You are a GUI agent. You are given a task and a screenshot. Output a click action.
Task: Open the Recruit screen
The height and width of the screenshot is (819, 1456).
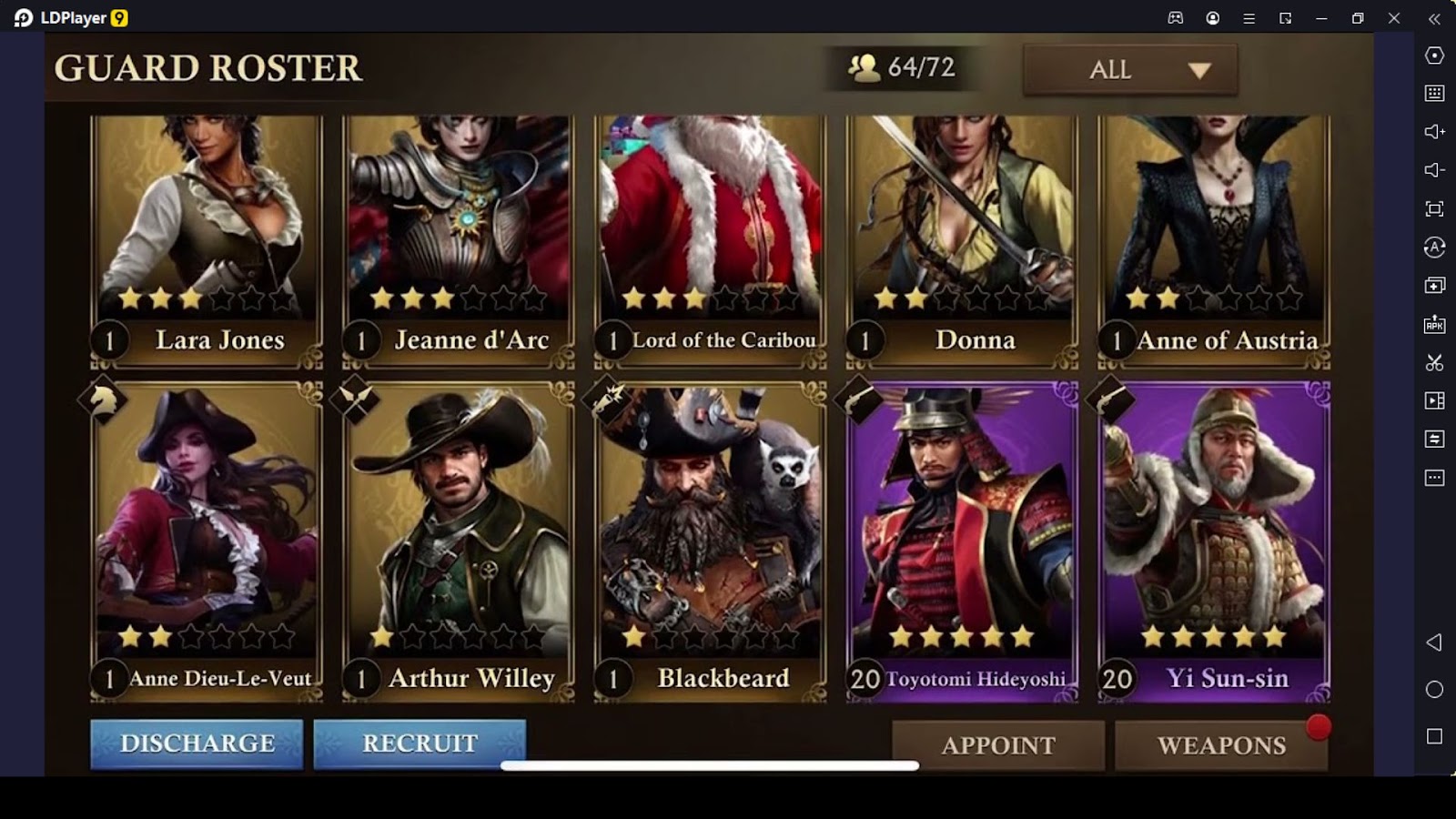[x=420, y=743]
